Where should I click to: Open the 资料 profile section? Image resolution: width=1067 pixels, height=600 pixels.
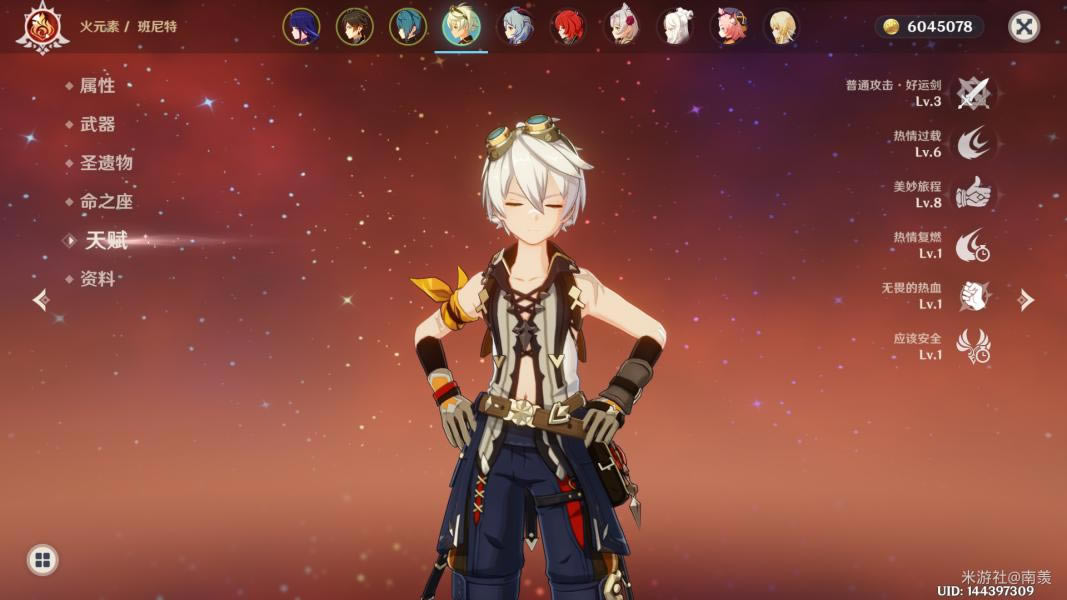97,279
